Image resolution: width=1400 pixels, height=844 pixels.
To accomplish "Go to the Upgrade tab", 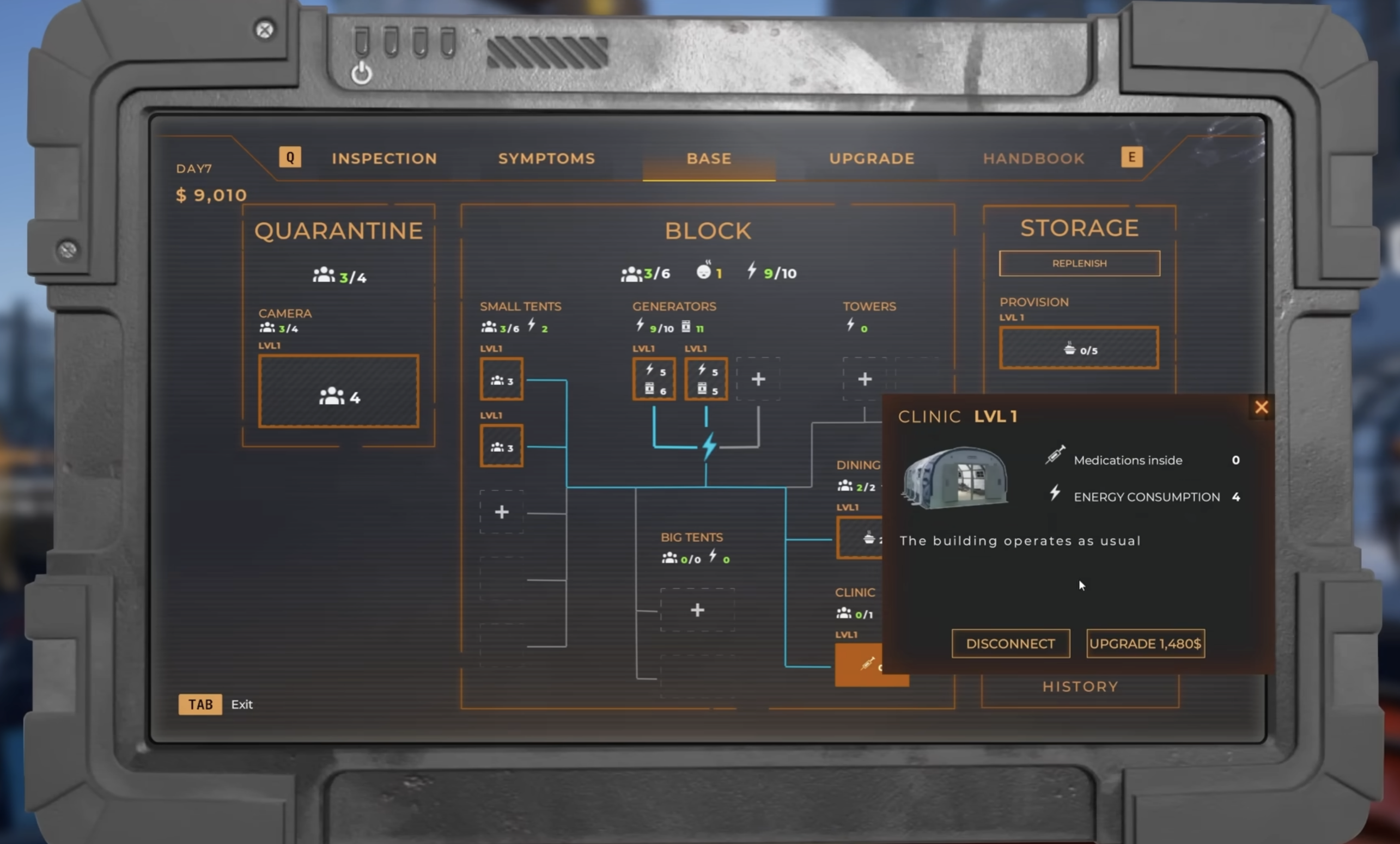I will pyautogui.click(x=871, y=158).
